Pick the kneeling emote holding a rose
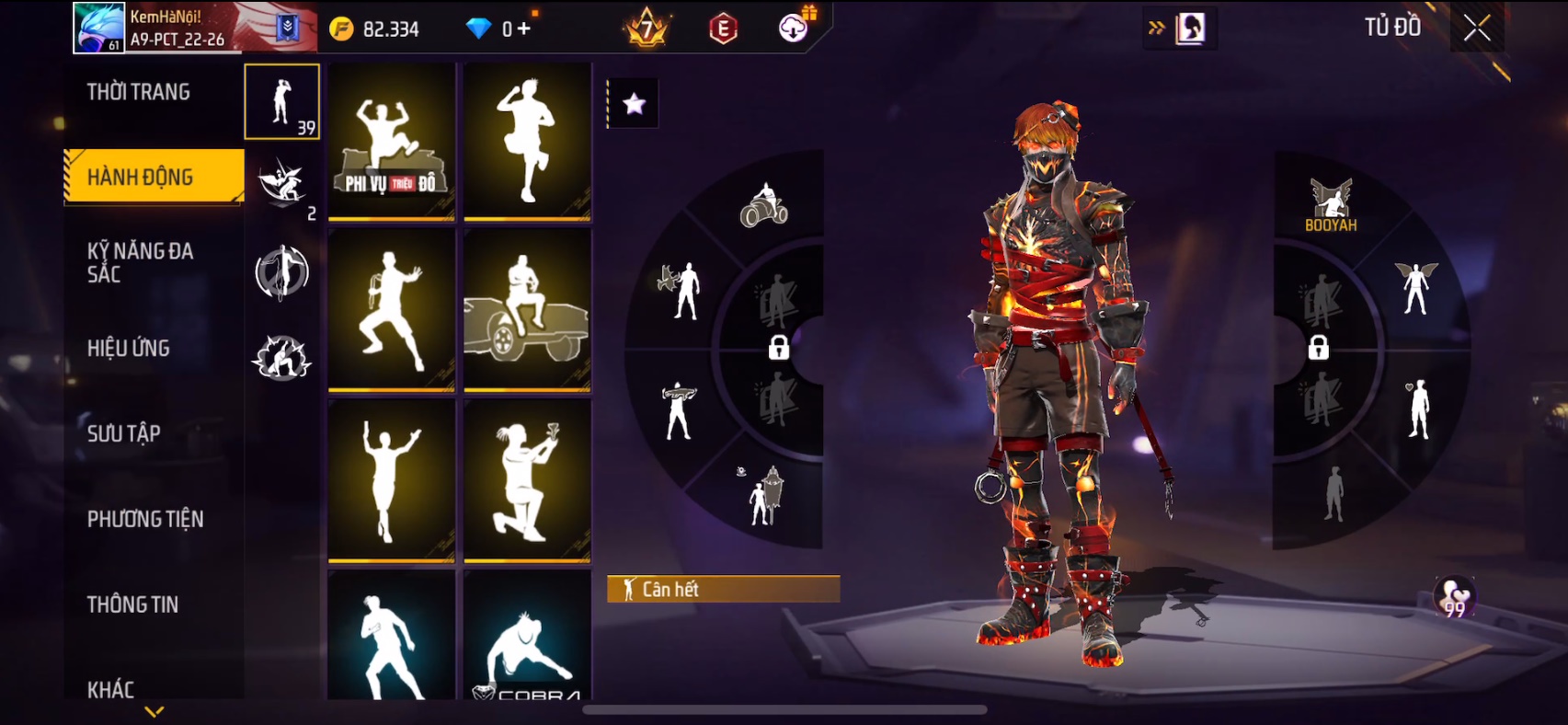1568x725 pixels. 527,480
